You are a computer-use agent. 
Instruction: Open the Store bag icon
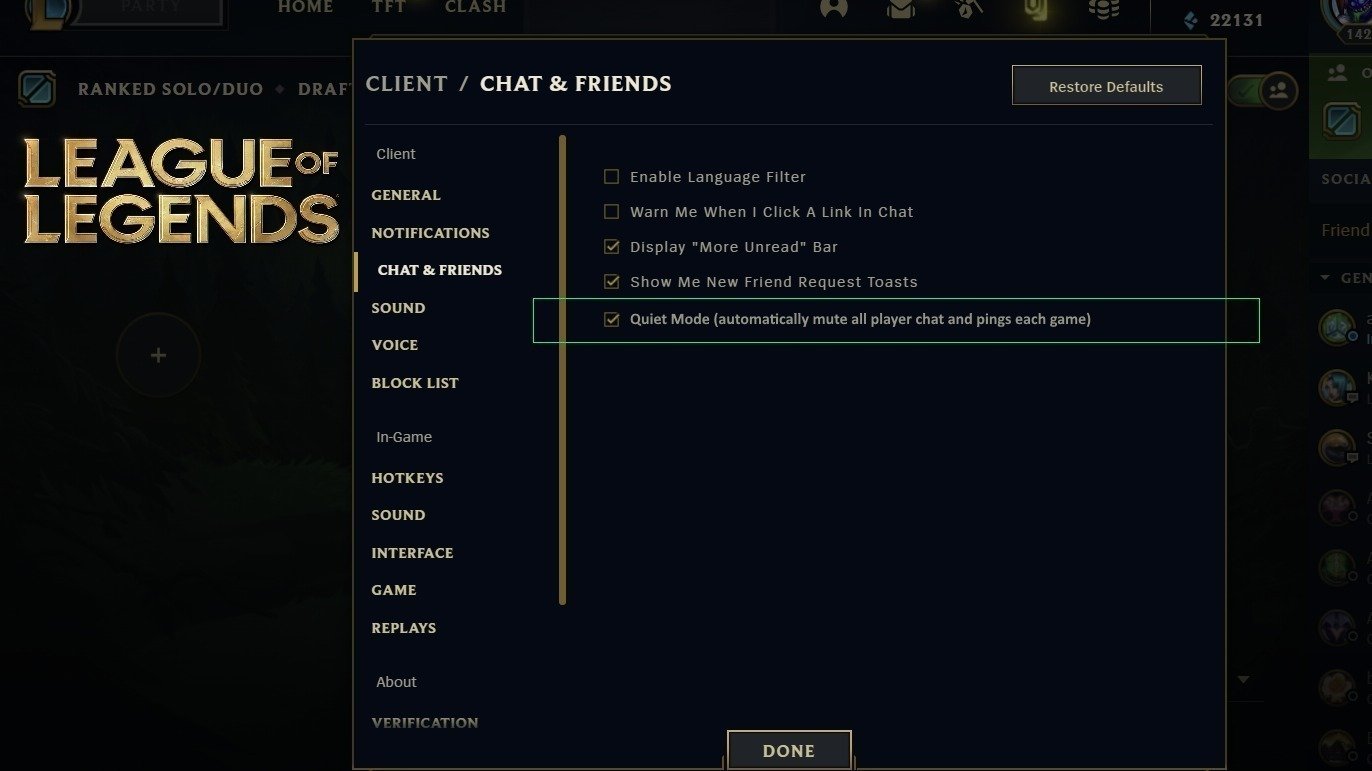click(x=1035, y=9)
